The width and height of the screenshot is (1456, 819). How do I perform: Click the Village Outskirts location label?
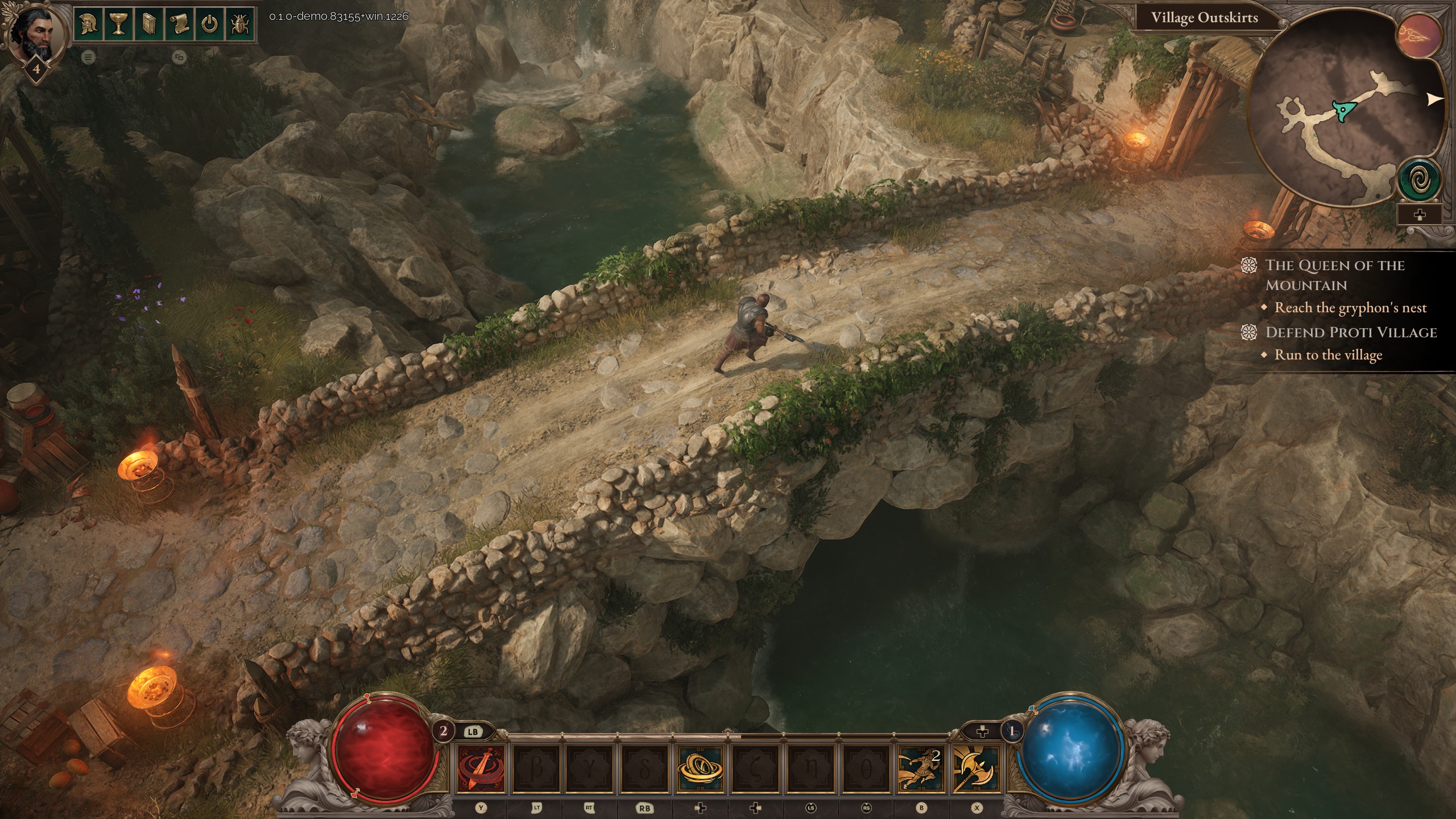[x=1204, y=18]
